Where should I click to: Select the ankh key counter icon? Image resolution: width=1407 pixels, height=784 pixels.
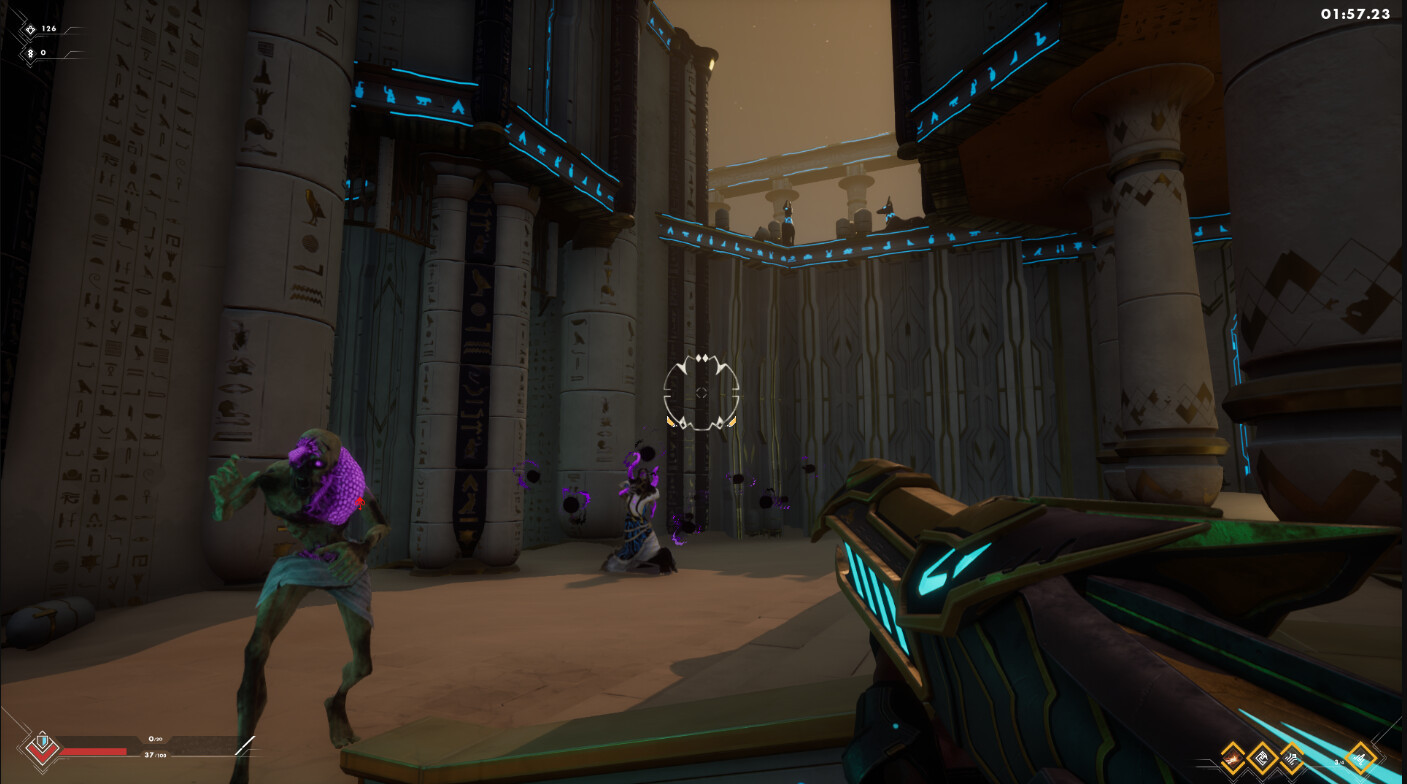pos(29,53)
